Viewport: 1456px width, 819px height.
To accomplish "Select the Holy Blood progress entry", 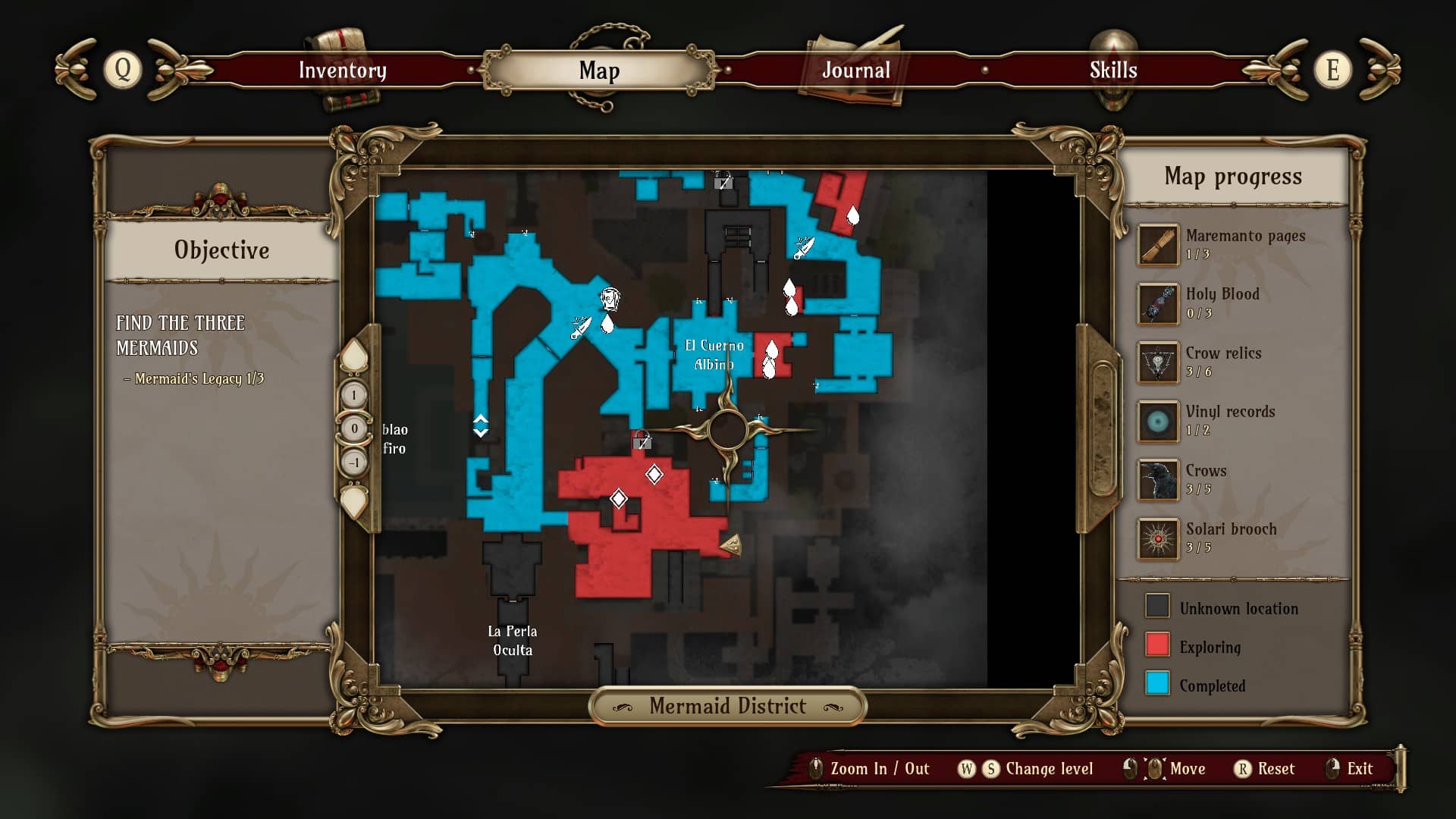I will [1232, 303].
